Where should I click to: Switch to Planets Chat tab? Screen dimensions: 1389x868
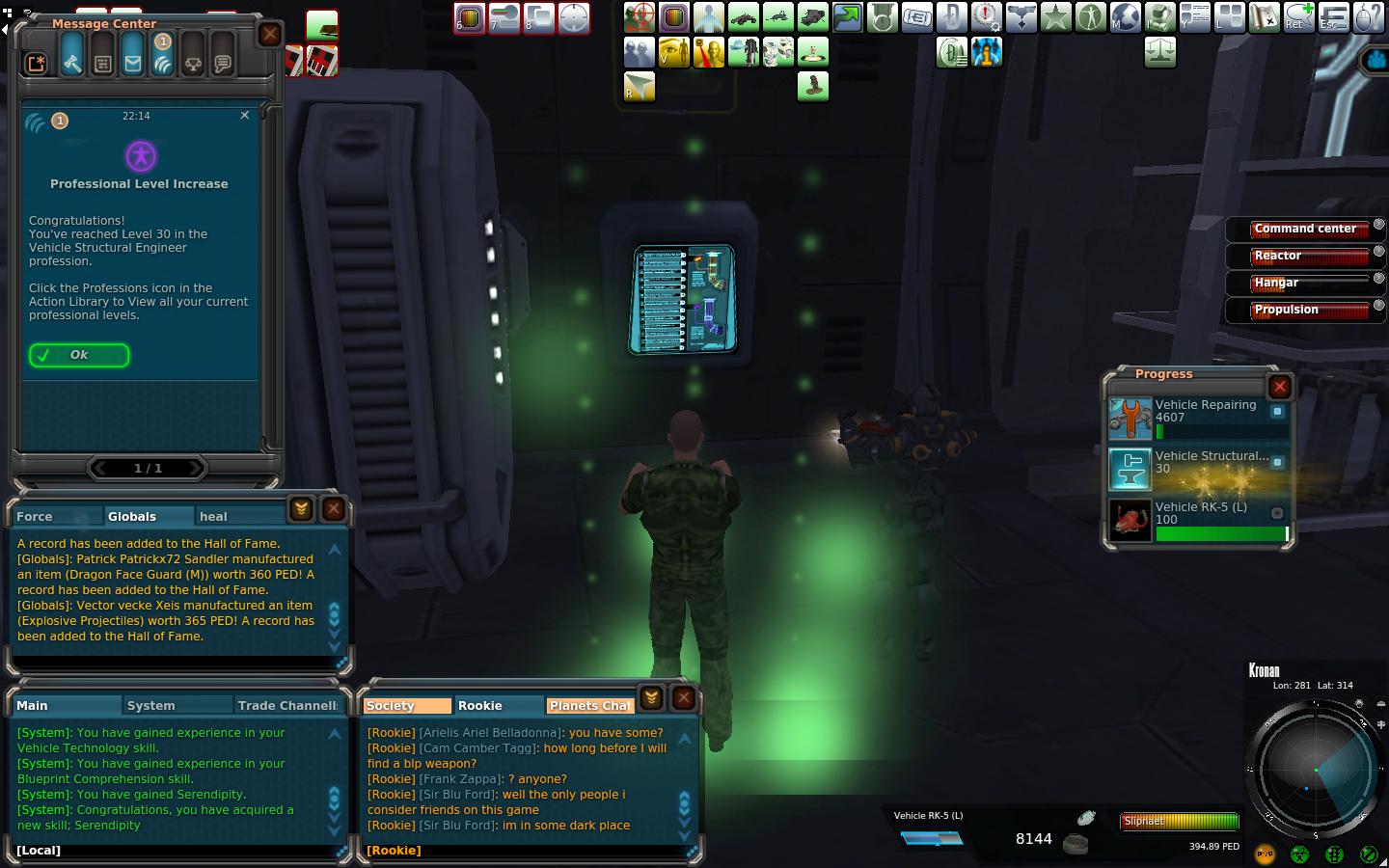pos(589,705)
